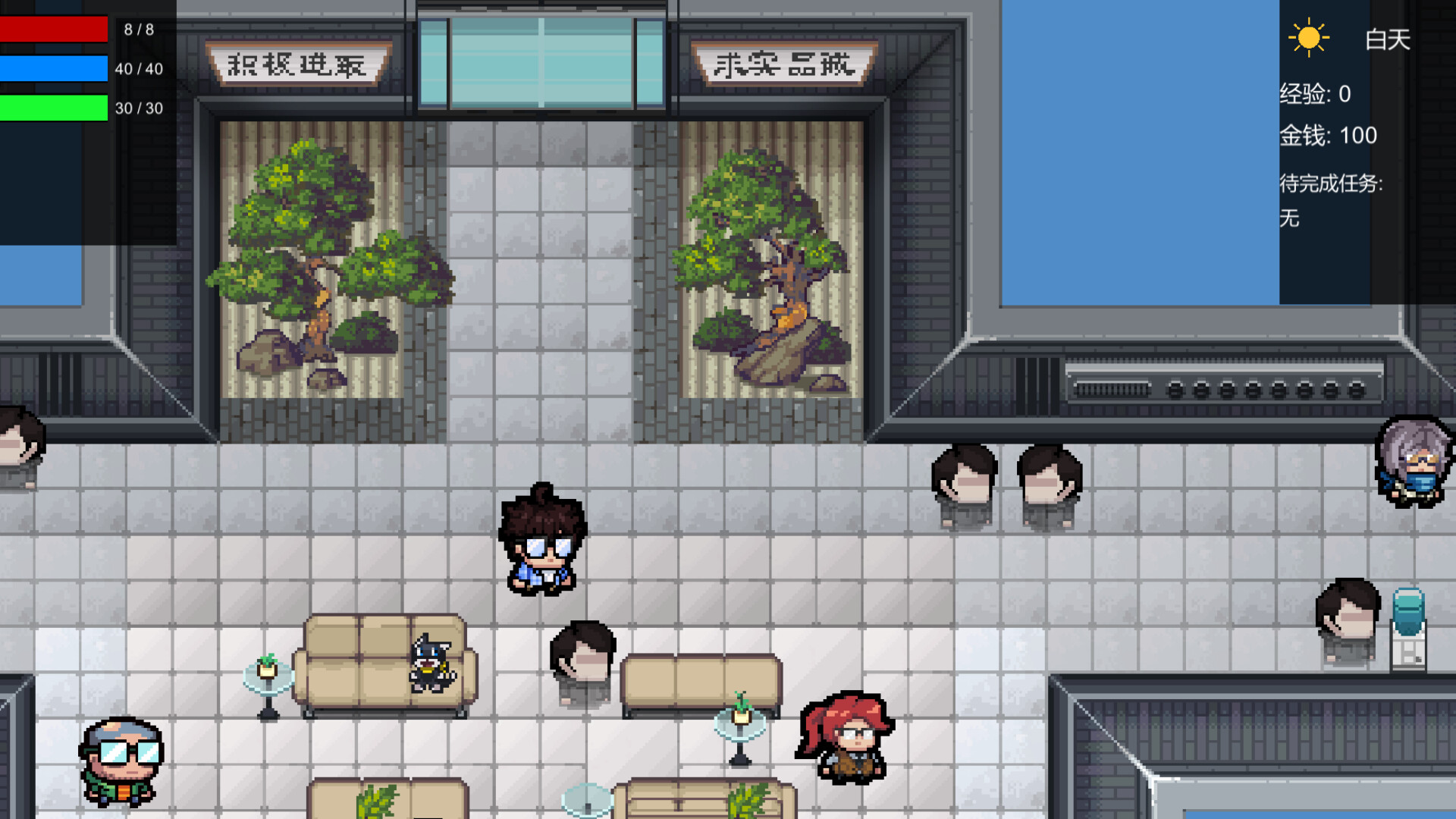Click the water cooler dispenser
The height and width of the screenshot is (819, 1456).
(1407, 629)
